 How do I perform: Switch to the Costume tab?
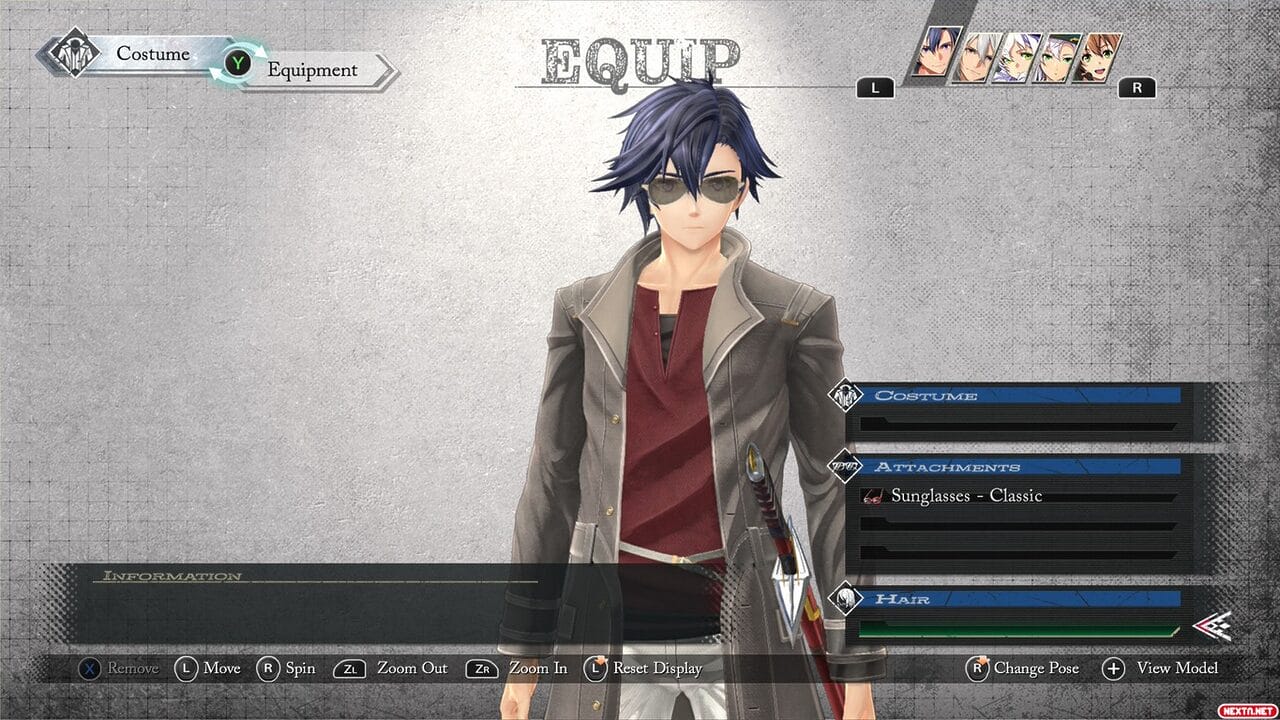152,54
